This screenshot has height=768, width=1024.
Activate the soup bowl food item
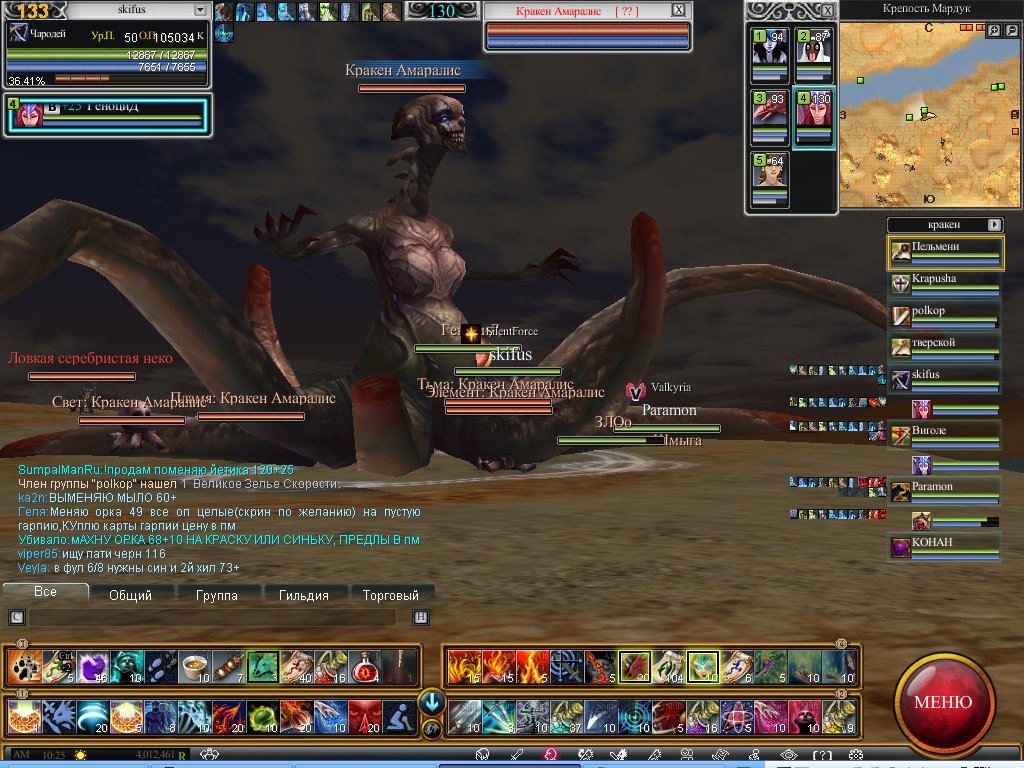(x=194, y=665)
